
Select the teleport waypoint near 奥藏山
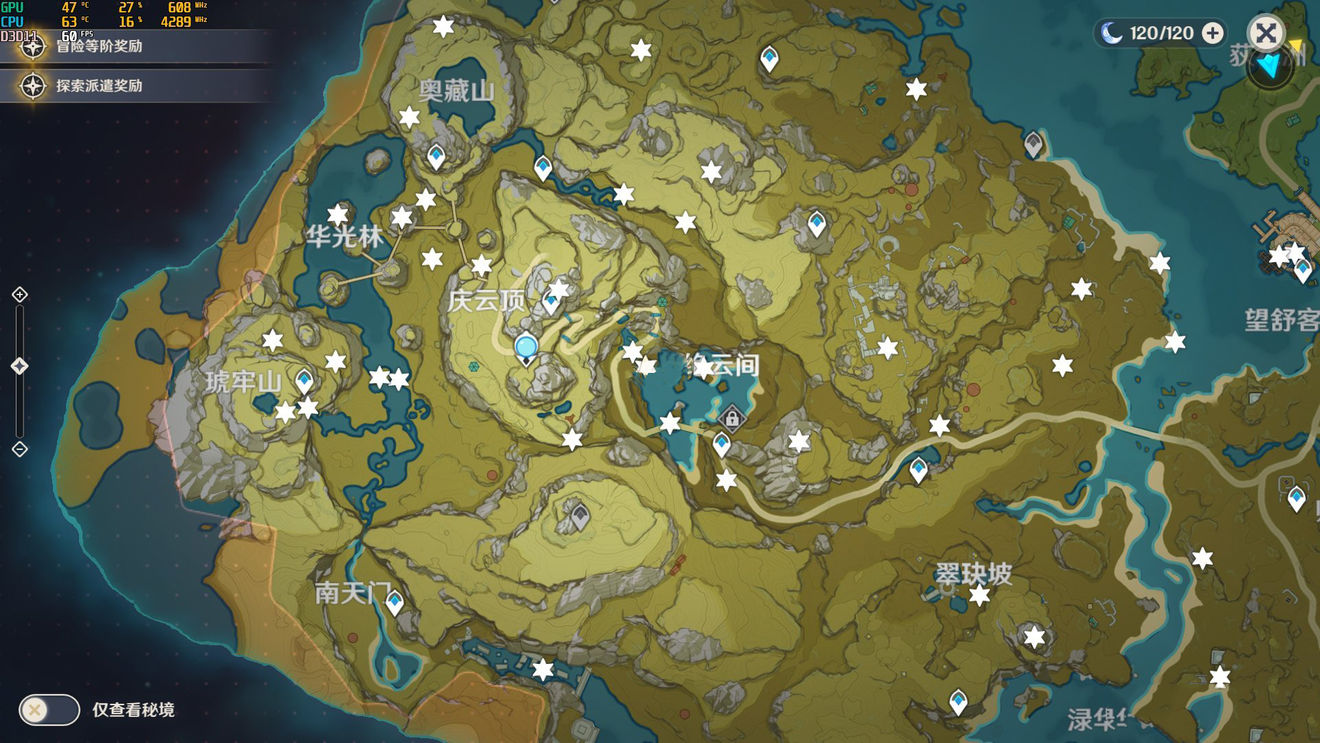point(435,157)
